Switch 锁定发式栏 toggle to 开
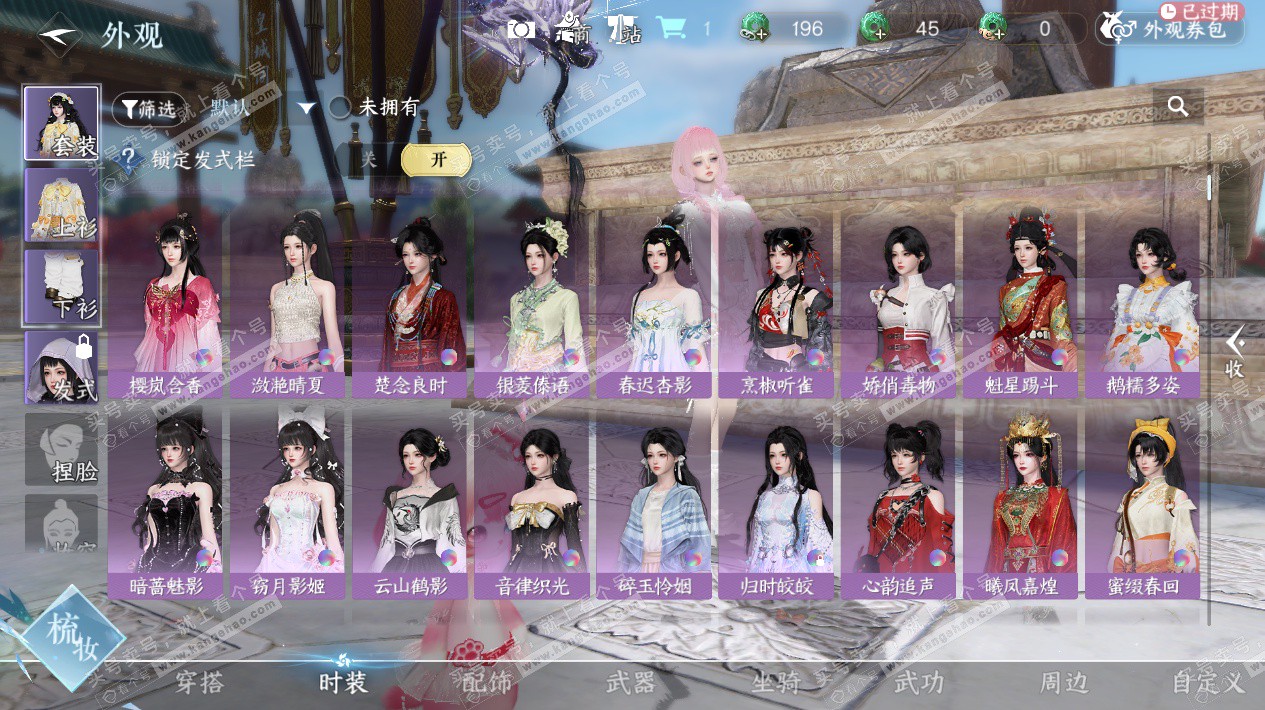 click(437, 159)
